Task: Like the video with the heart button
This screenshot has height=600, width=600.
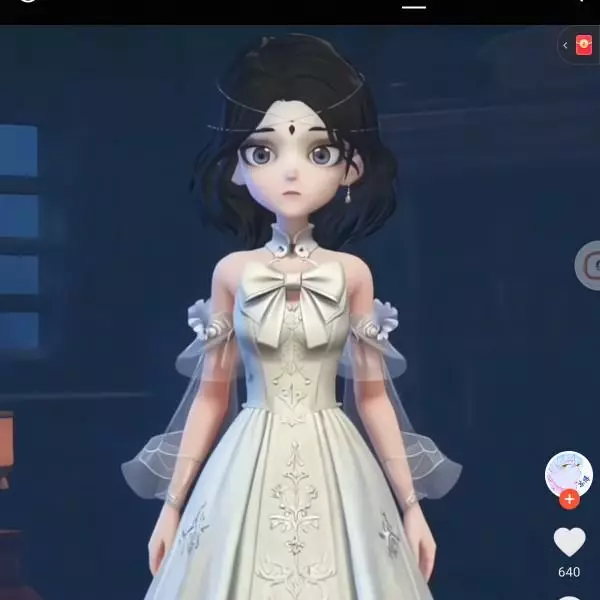Action: point(569,541)
